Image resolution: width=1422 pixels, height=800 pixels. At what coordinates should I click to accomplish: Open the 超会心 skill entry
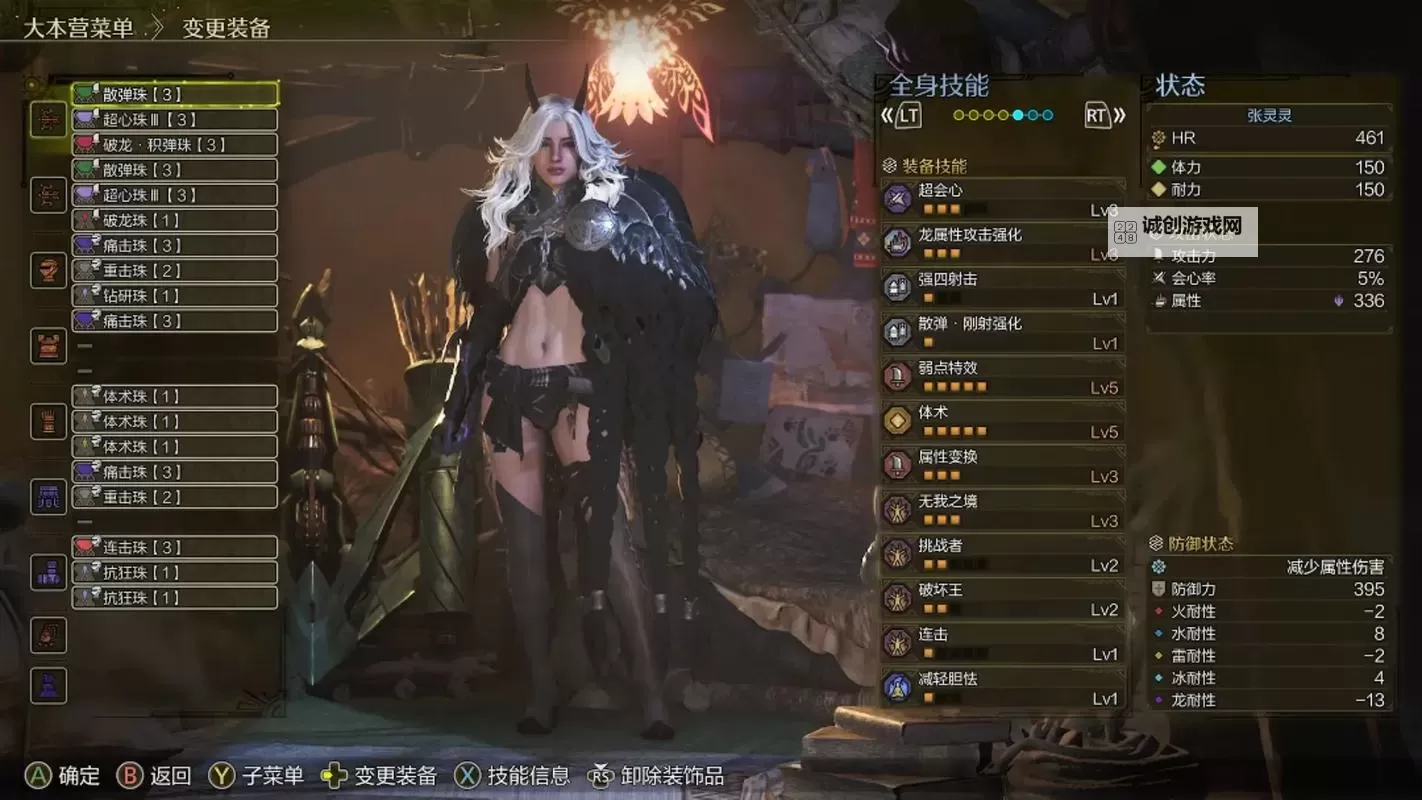coord(1002,199)
